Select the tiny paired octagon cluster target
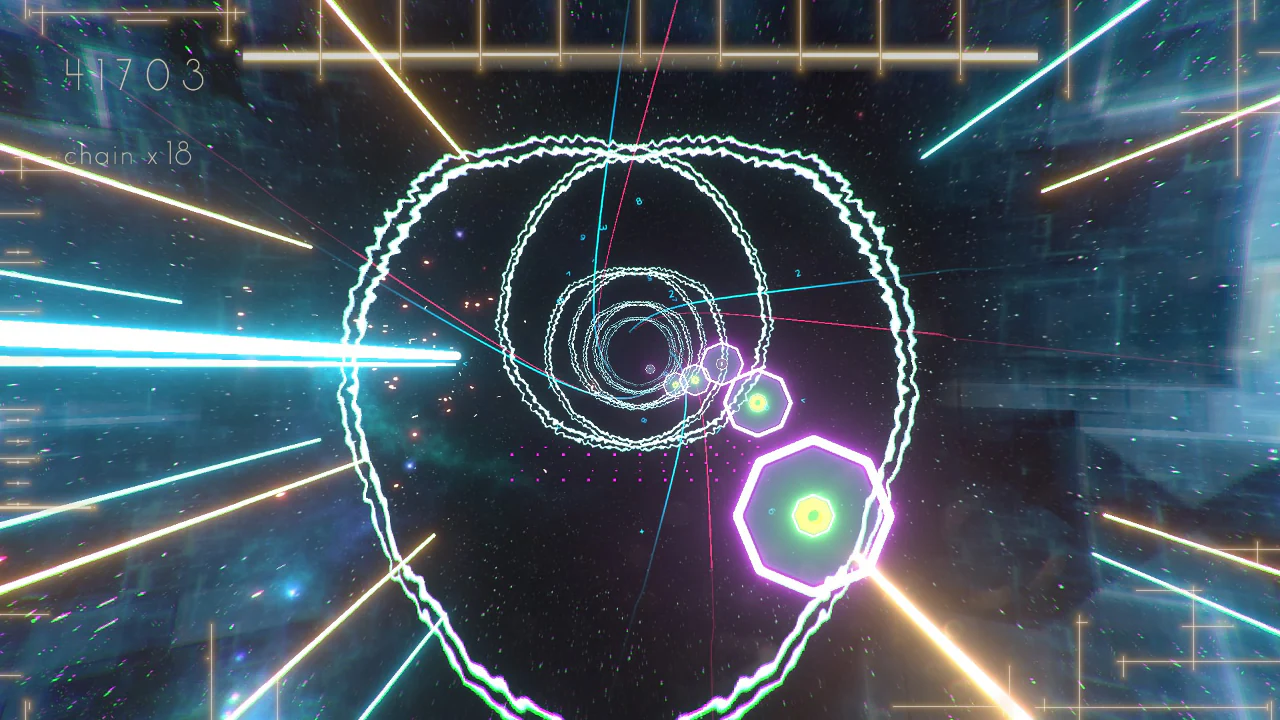 (x=685, y=382)
